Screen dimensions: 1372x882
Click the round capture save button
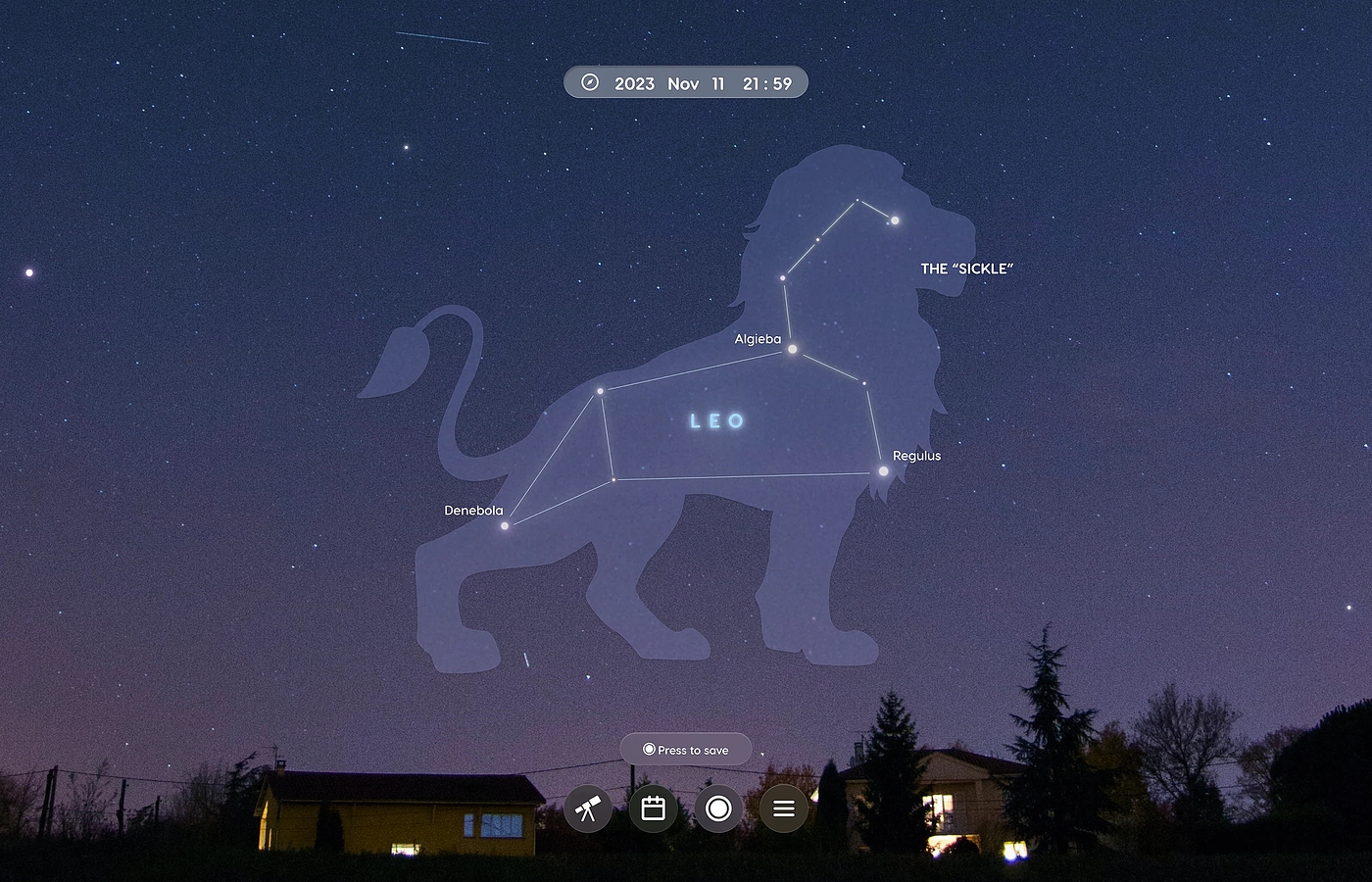[718, 808]
